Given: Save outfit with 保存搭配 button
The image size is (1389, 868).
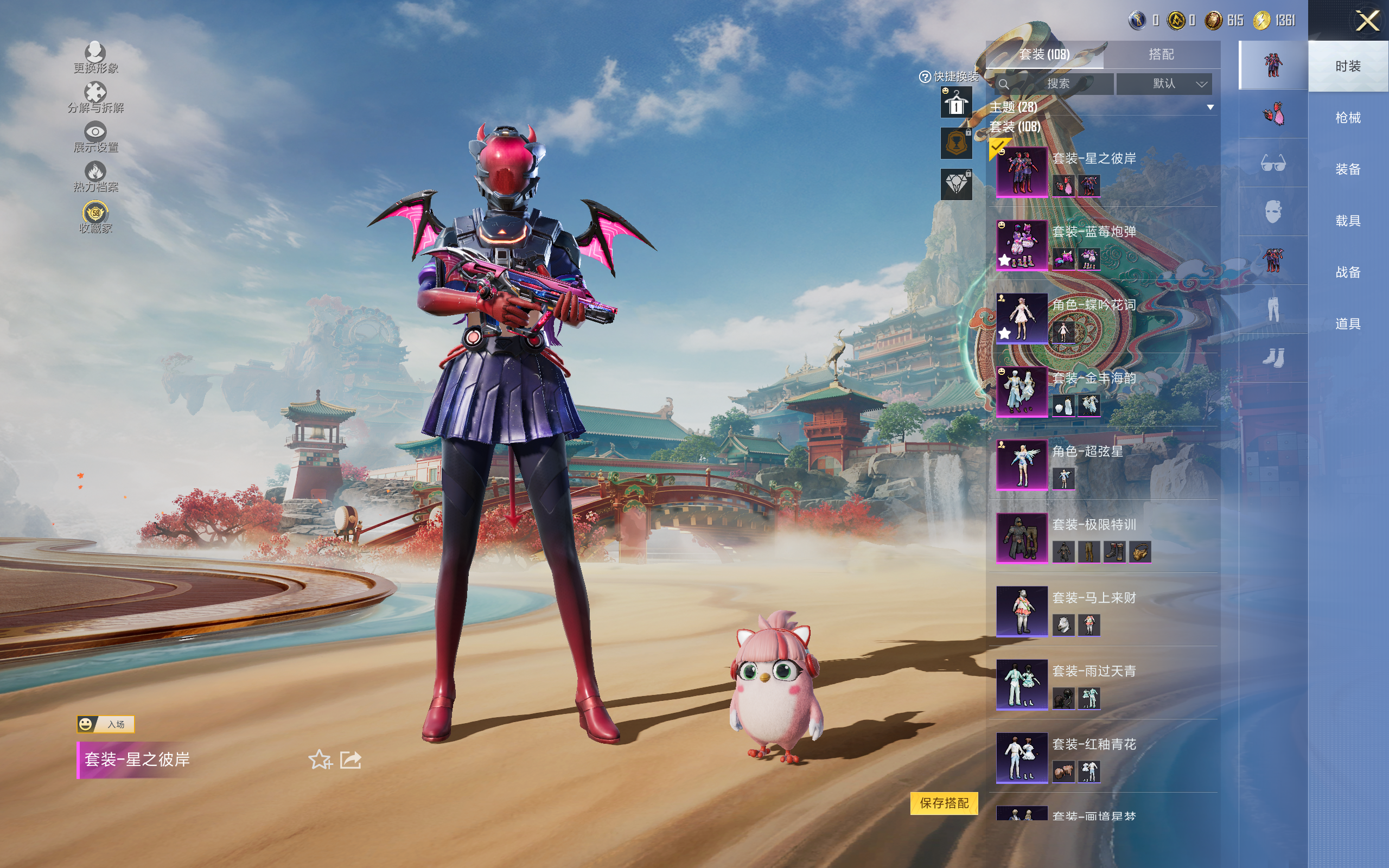Looking at the screenshot, I should [944, 802].
